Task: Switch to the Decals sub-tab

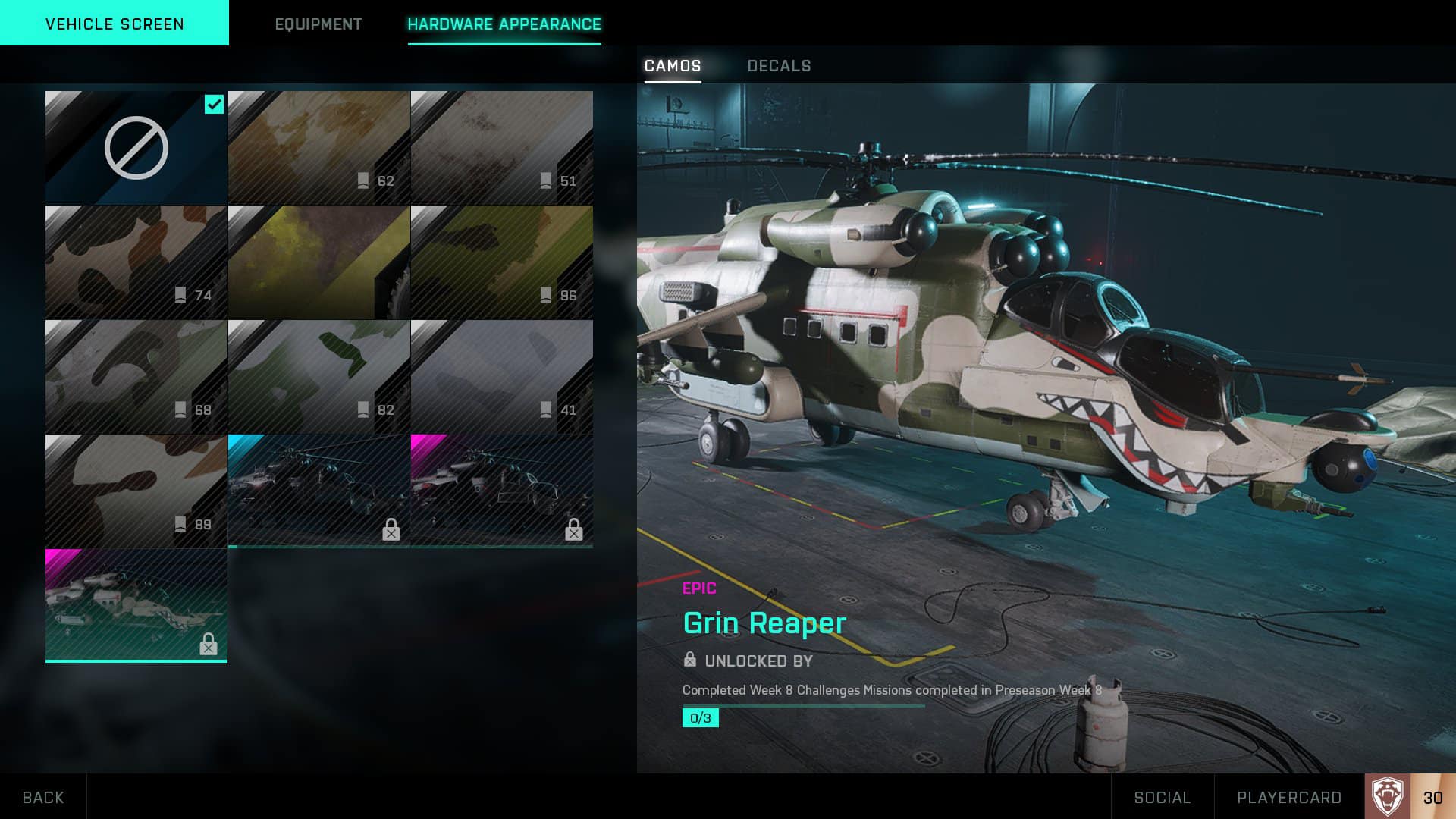Action: [779, 66]
